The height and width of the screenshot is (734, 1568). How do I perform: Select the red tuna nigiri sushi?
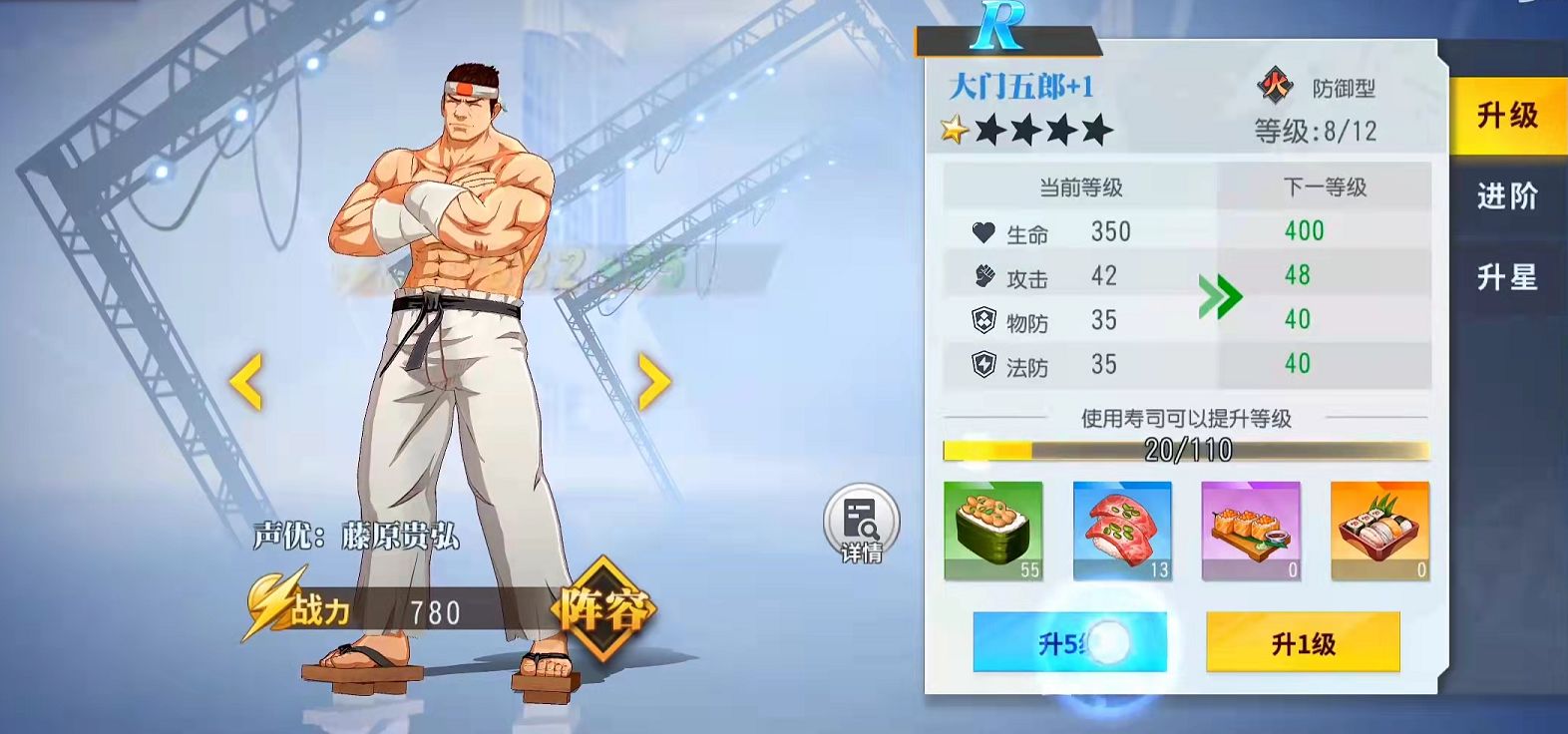tap(1122, 531)
